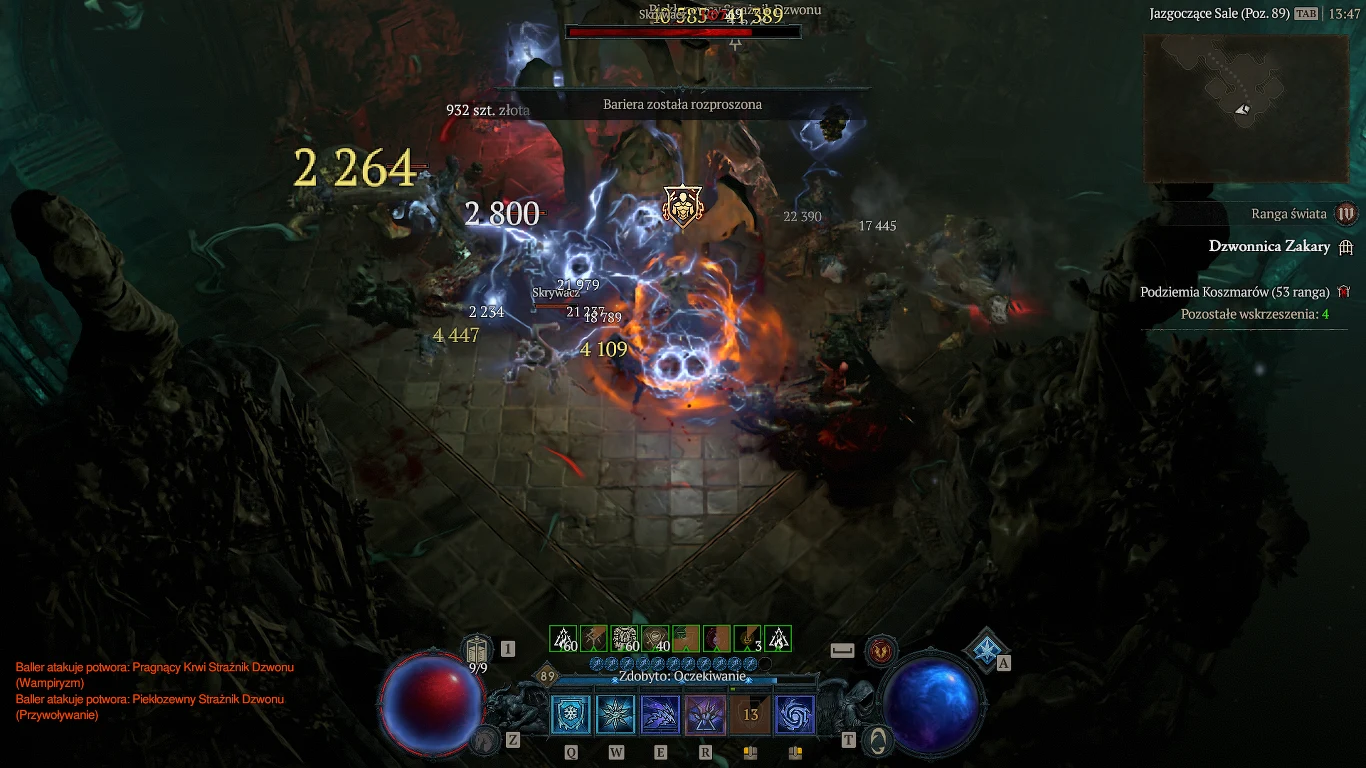1366x768 pixels.
Task: Click the orange combat chat log
Action: (155, 690)
